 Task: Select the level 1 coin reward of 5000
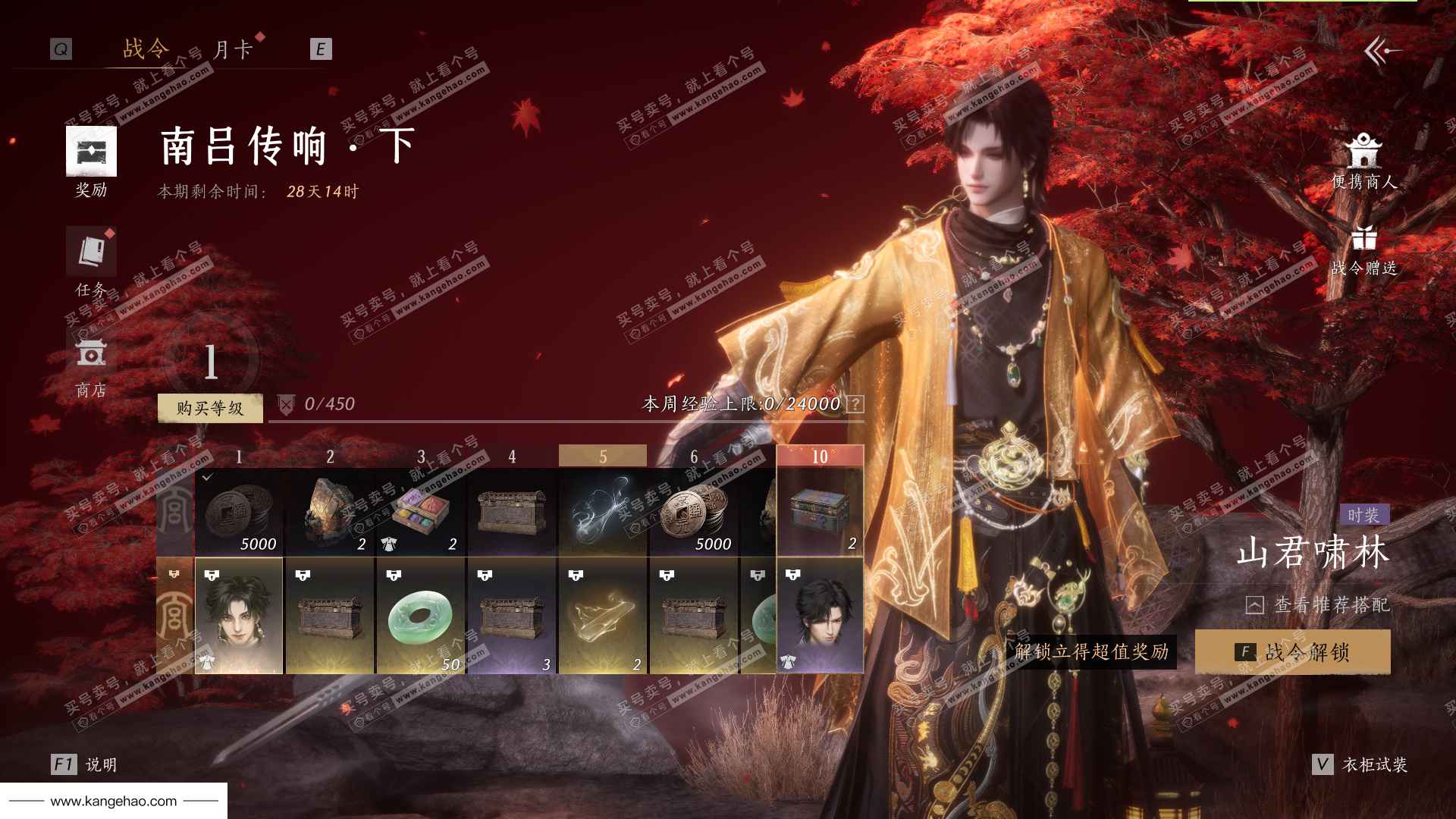(x=239, y=513)
